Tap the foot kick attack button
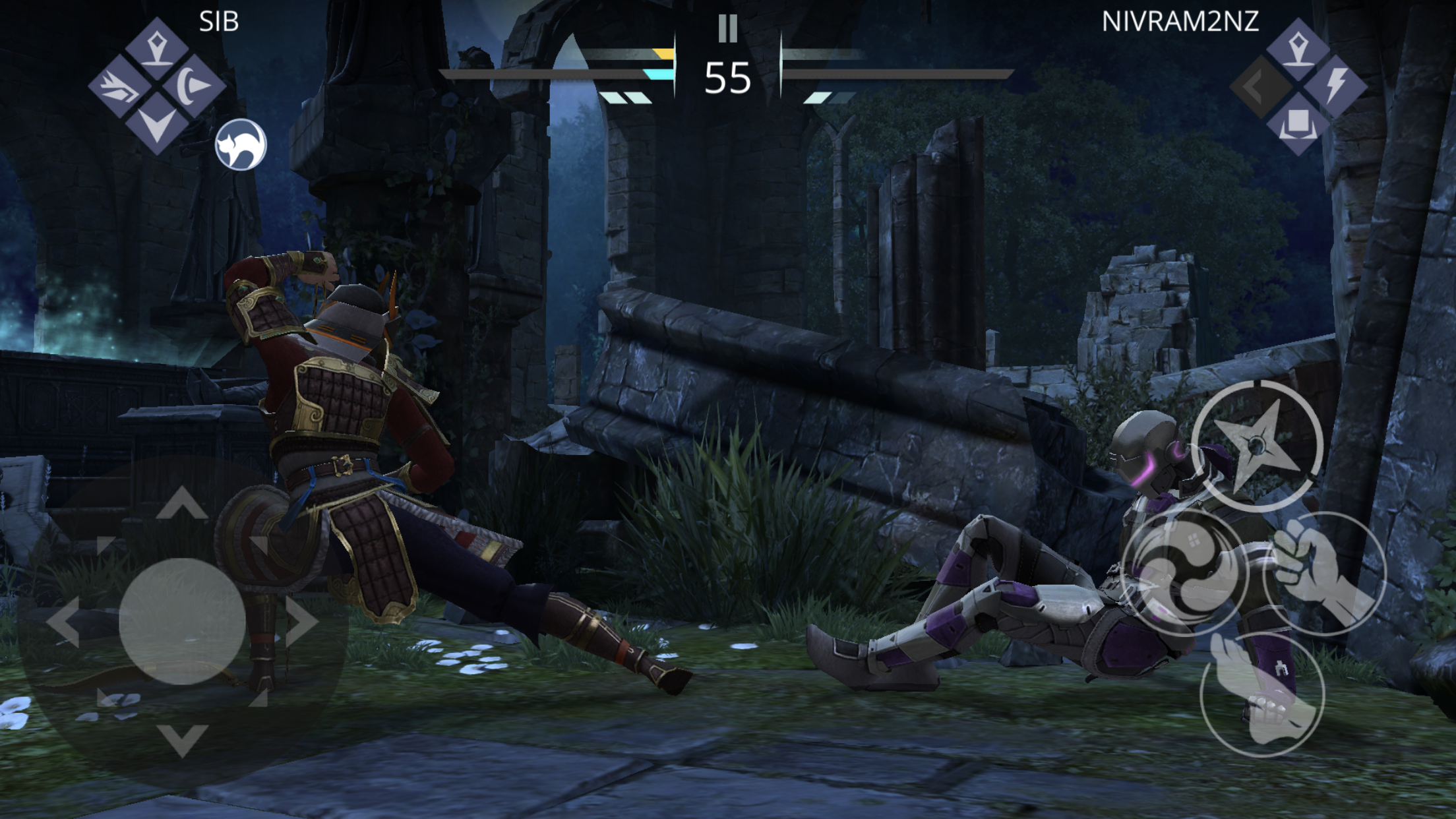The image size is (1456, 819). tap(1262, 694)
